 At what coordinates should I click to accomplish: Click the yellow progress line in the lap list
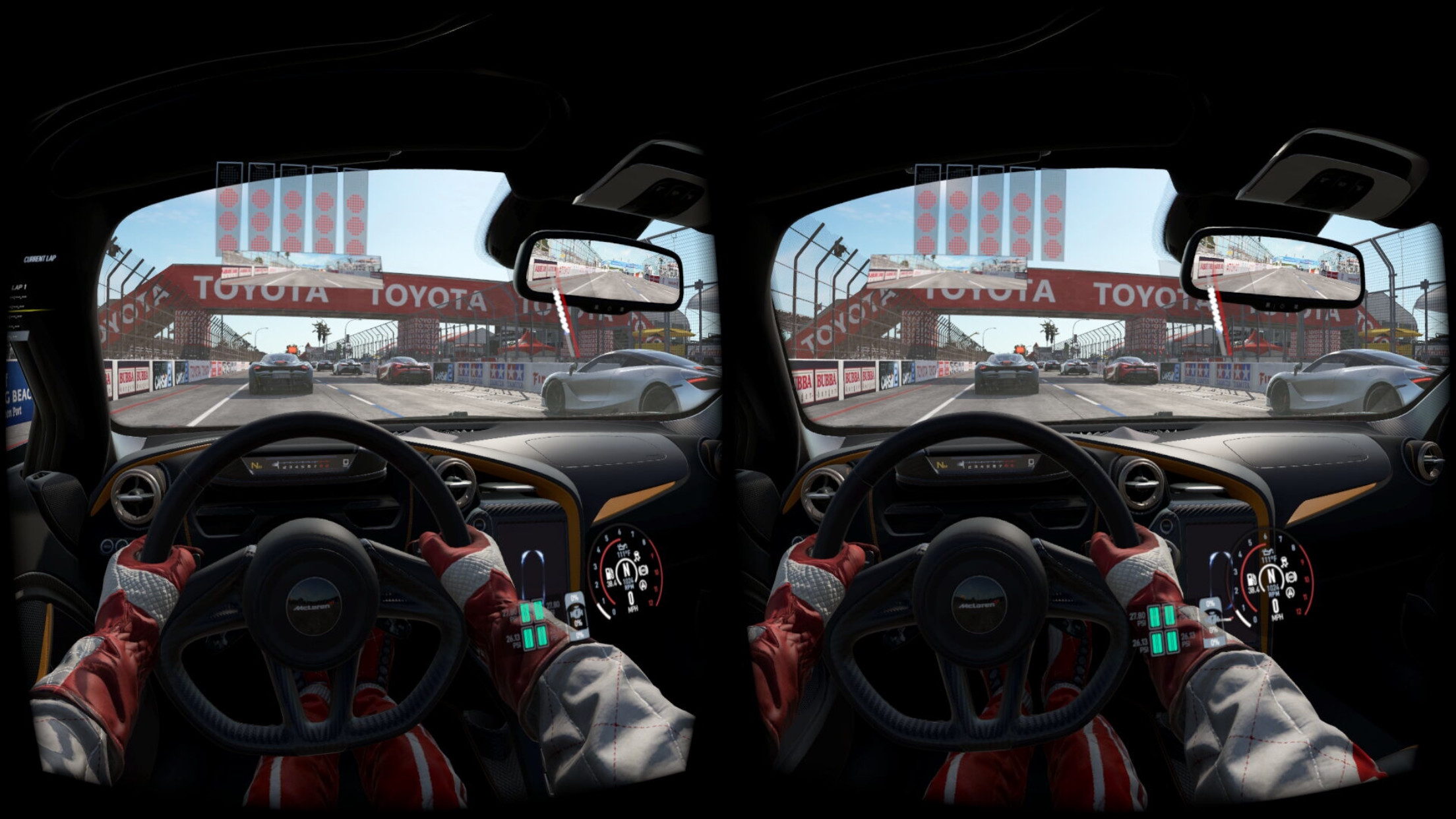32,310
